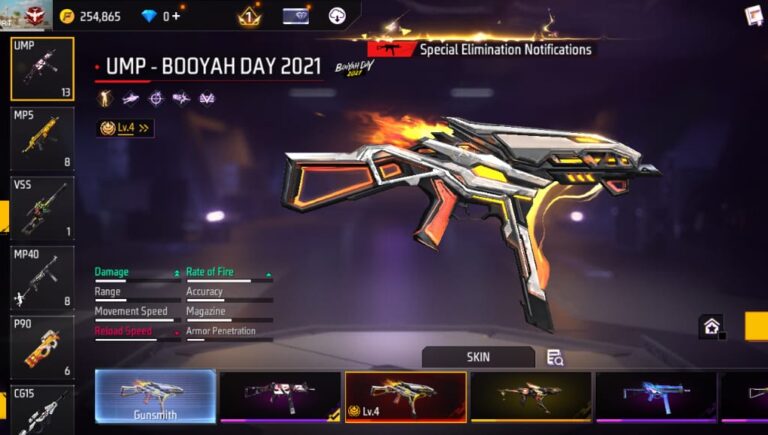Select the UMP weapon in the list
Screen dimensions: 768x435
(x=42, y=69)
